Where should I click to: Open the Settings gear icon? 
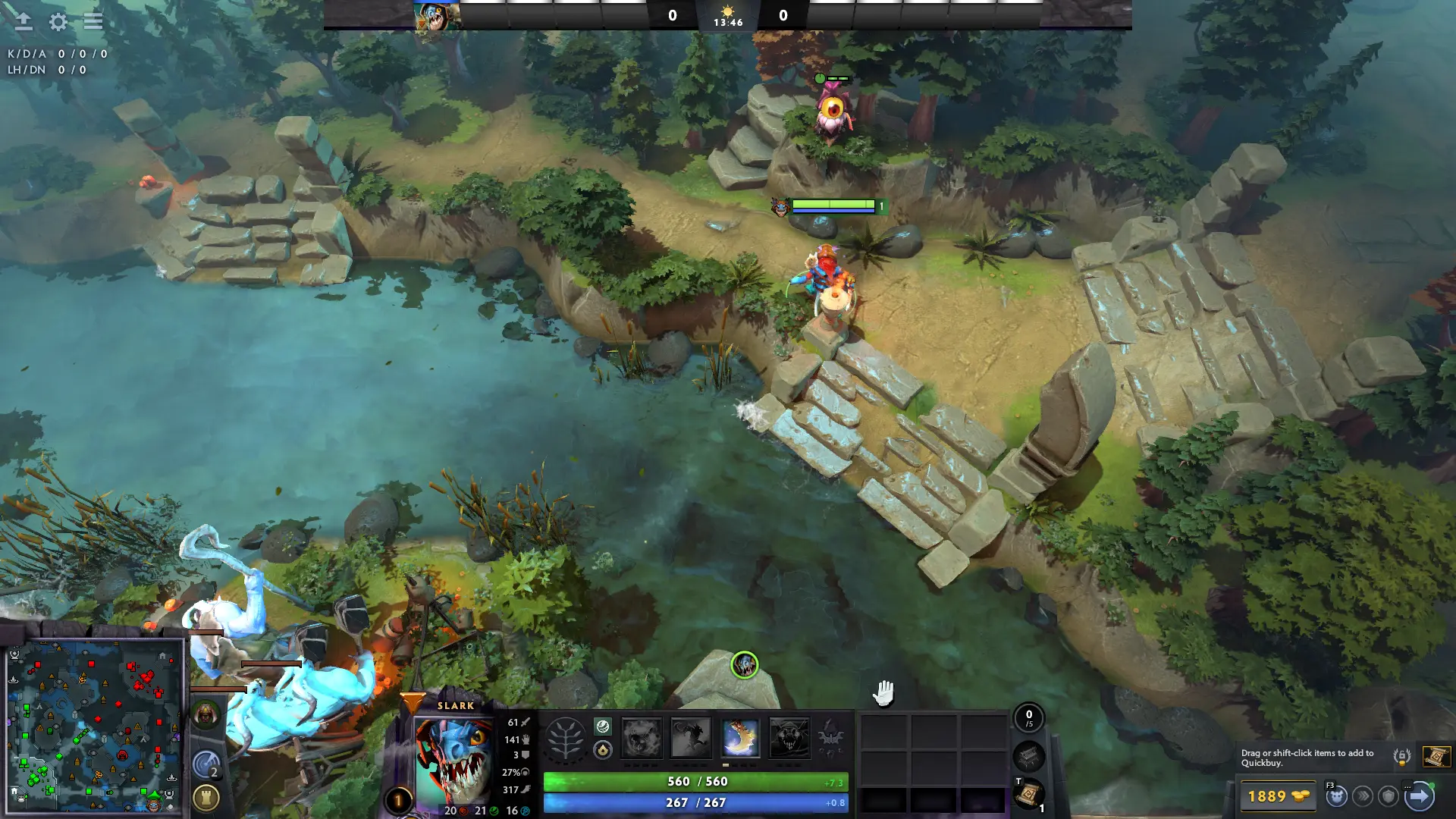(x=57, y=22)
